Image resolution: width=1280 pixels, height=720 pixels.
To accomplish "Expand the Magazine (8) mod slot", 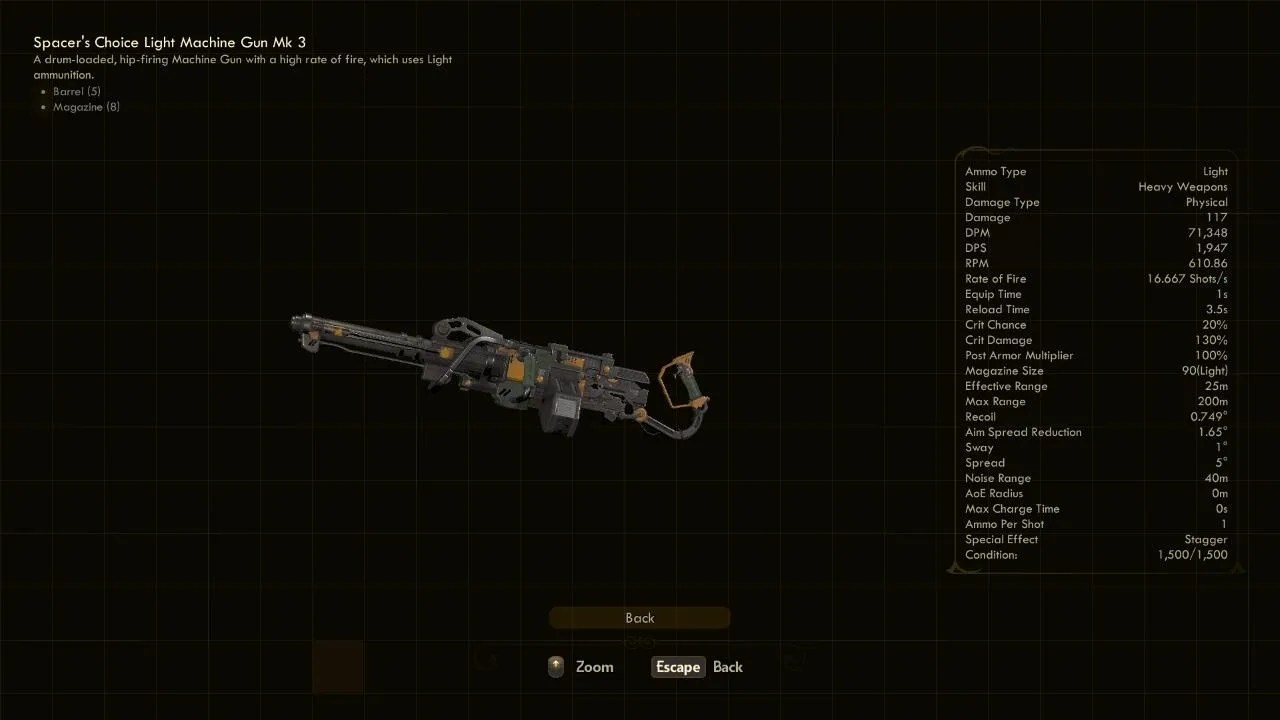I will [x=86, y=107].
